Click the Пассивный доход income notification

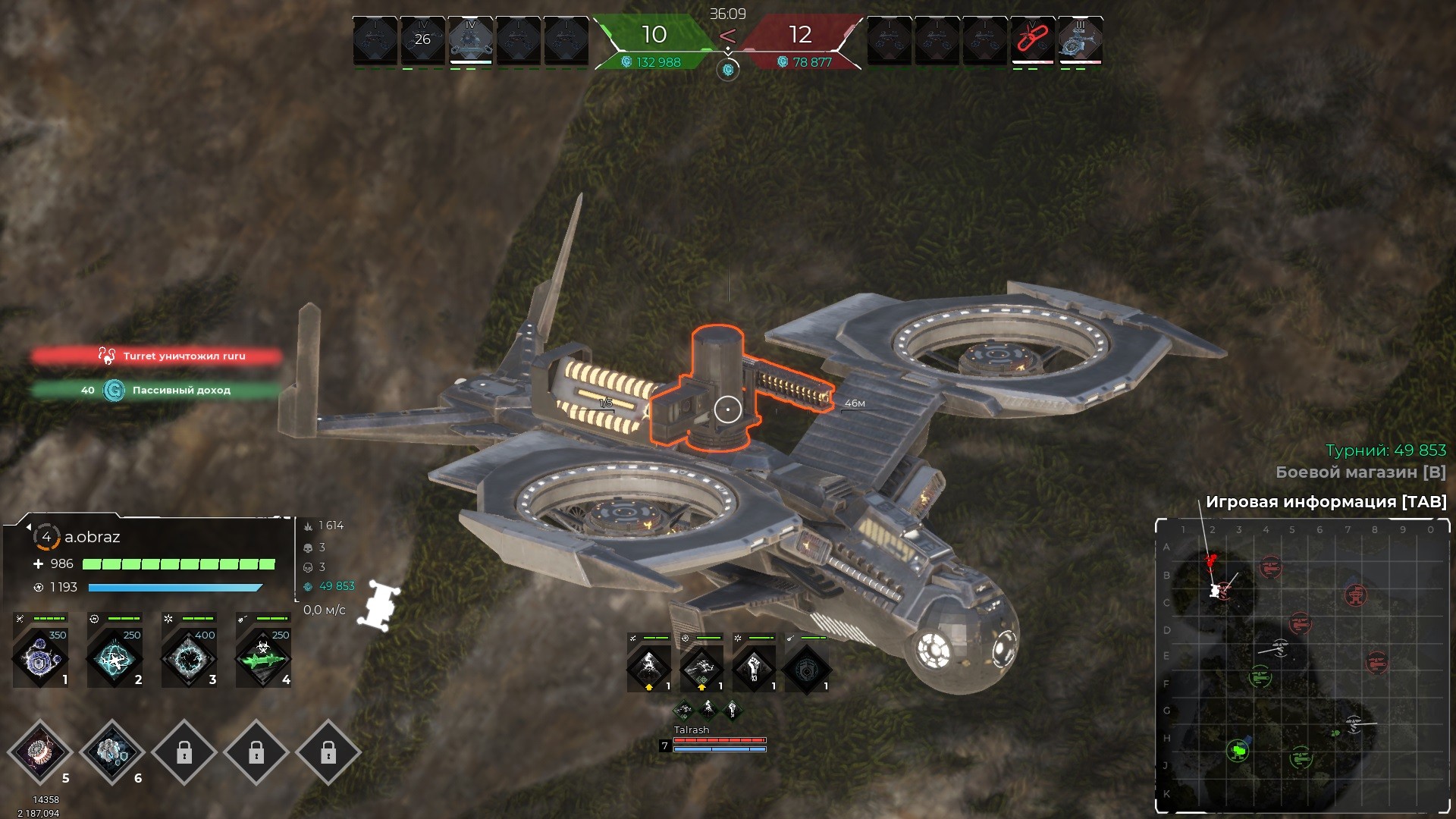click(x=156, y=391)
